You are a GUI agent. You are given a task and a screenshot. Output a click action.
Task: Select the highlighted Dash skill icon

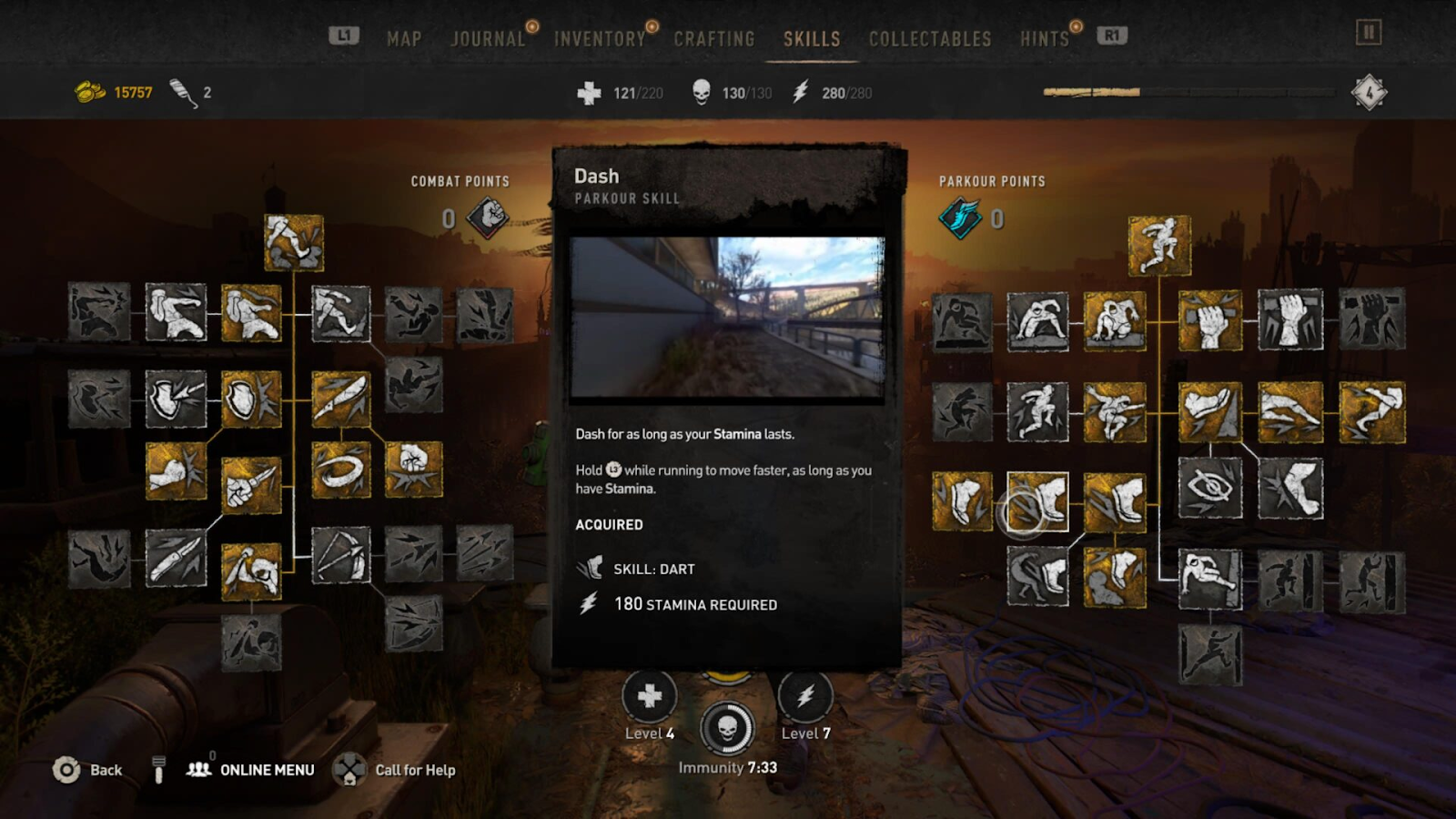1038,501
